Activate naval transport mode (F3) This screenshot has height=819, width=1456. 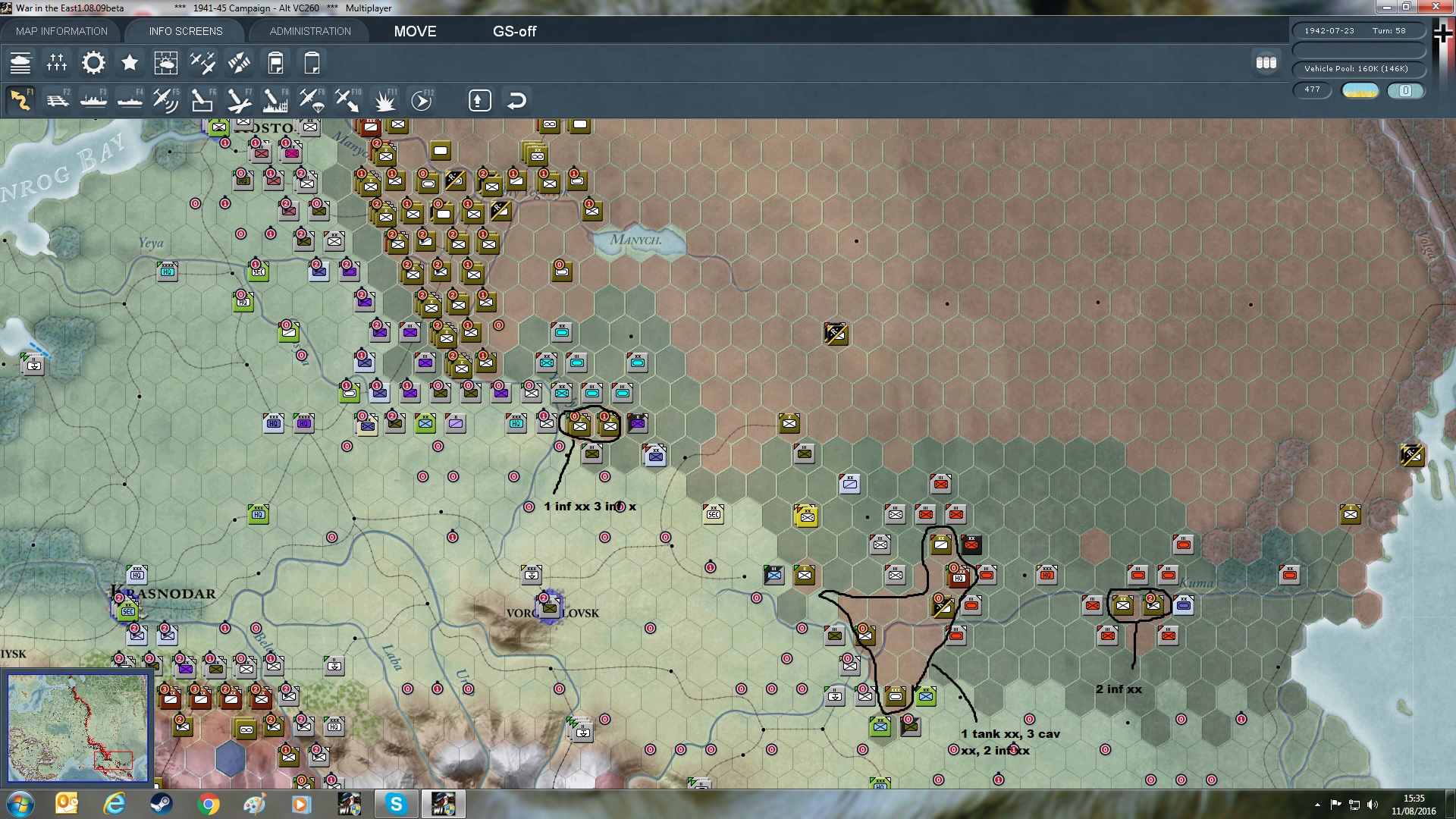pyautogui.click(x=93, y=99)
